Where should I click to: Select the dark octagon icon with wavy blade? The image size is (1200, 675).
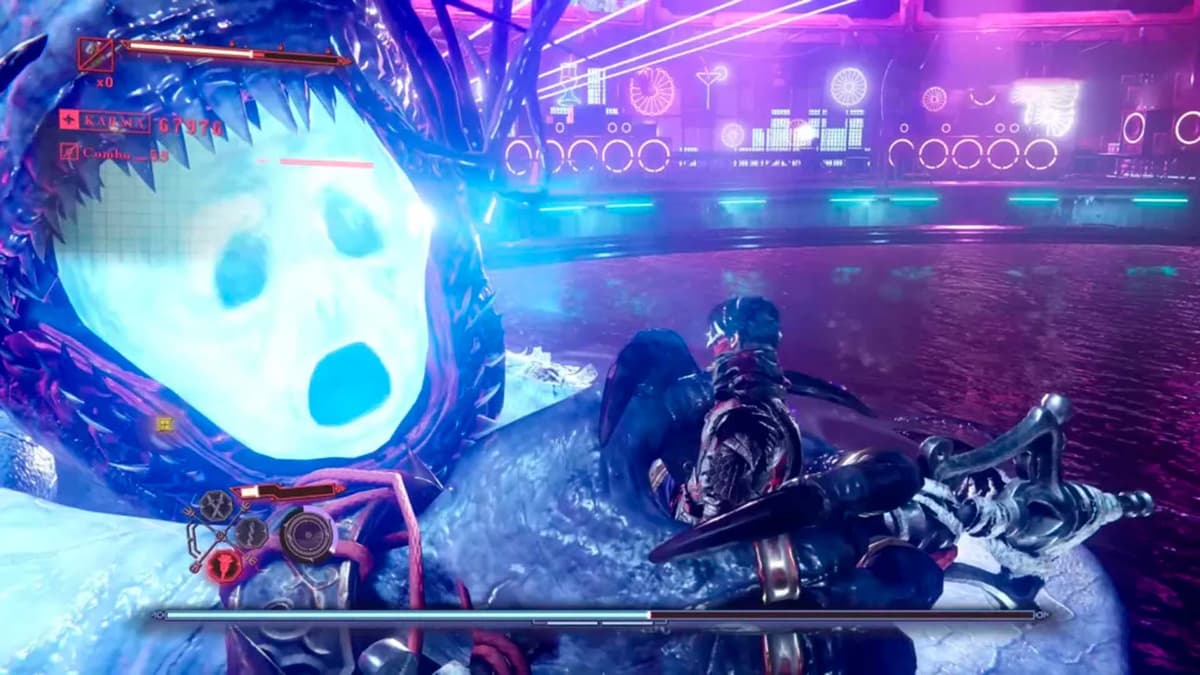(250, 532)
